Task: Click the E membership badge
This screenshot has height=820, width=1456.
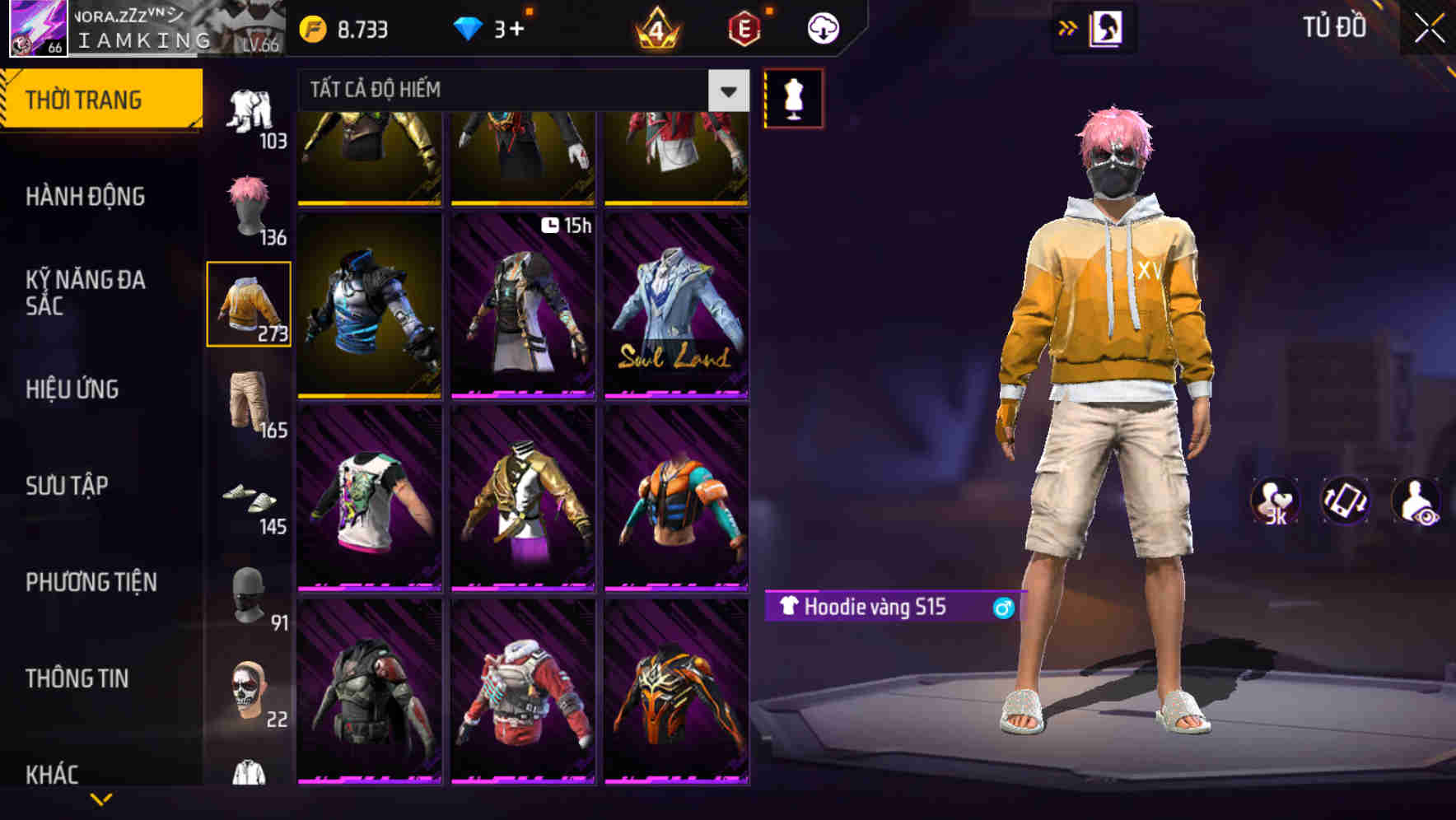Action: 744,27
